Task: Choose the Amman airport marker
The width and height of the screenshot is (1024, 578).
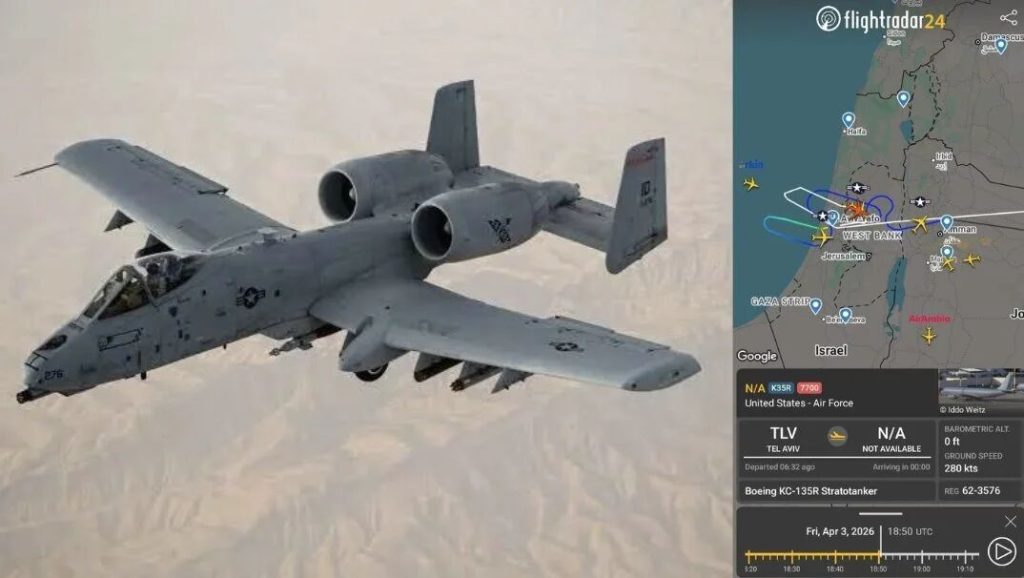Action: [x=946, y=222]
